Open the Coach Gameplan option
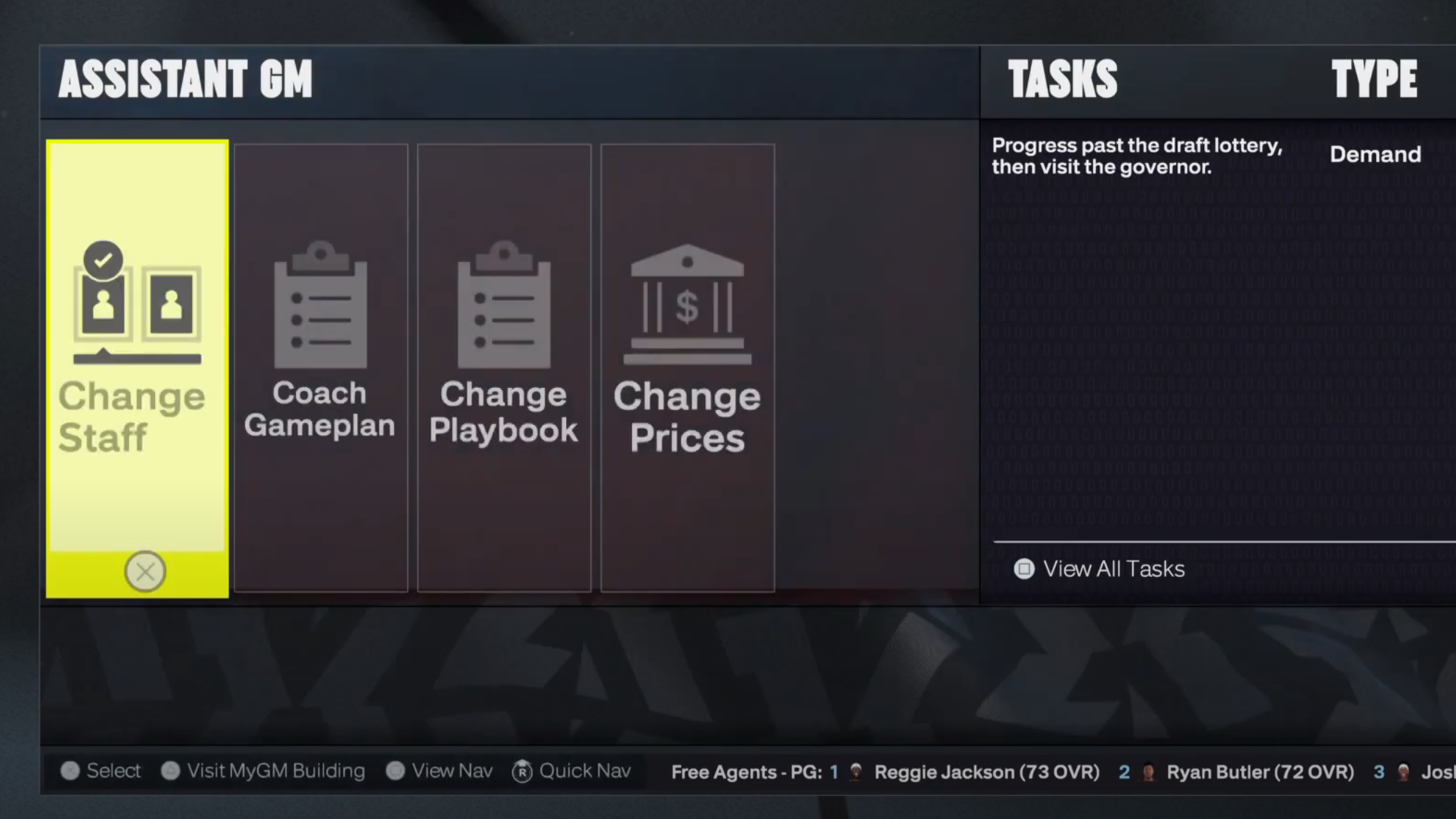The width and height of the screenshot is (1456, 819). pyautogui.click(x=320, y=366)
